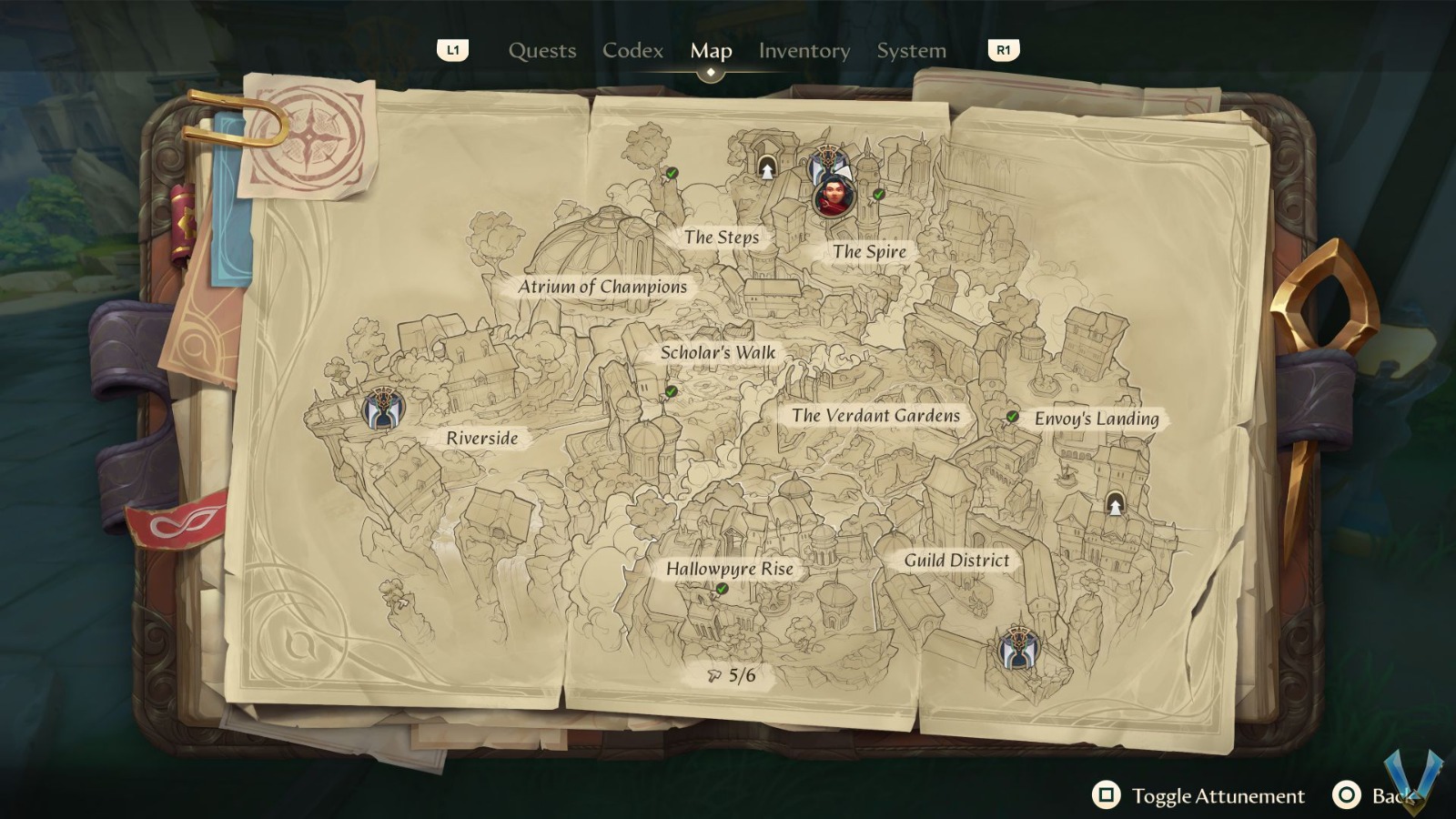Click the guild emblem below Guild District
This screenshot has height=819, width=1456.
[1016, 650]
